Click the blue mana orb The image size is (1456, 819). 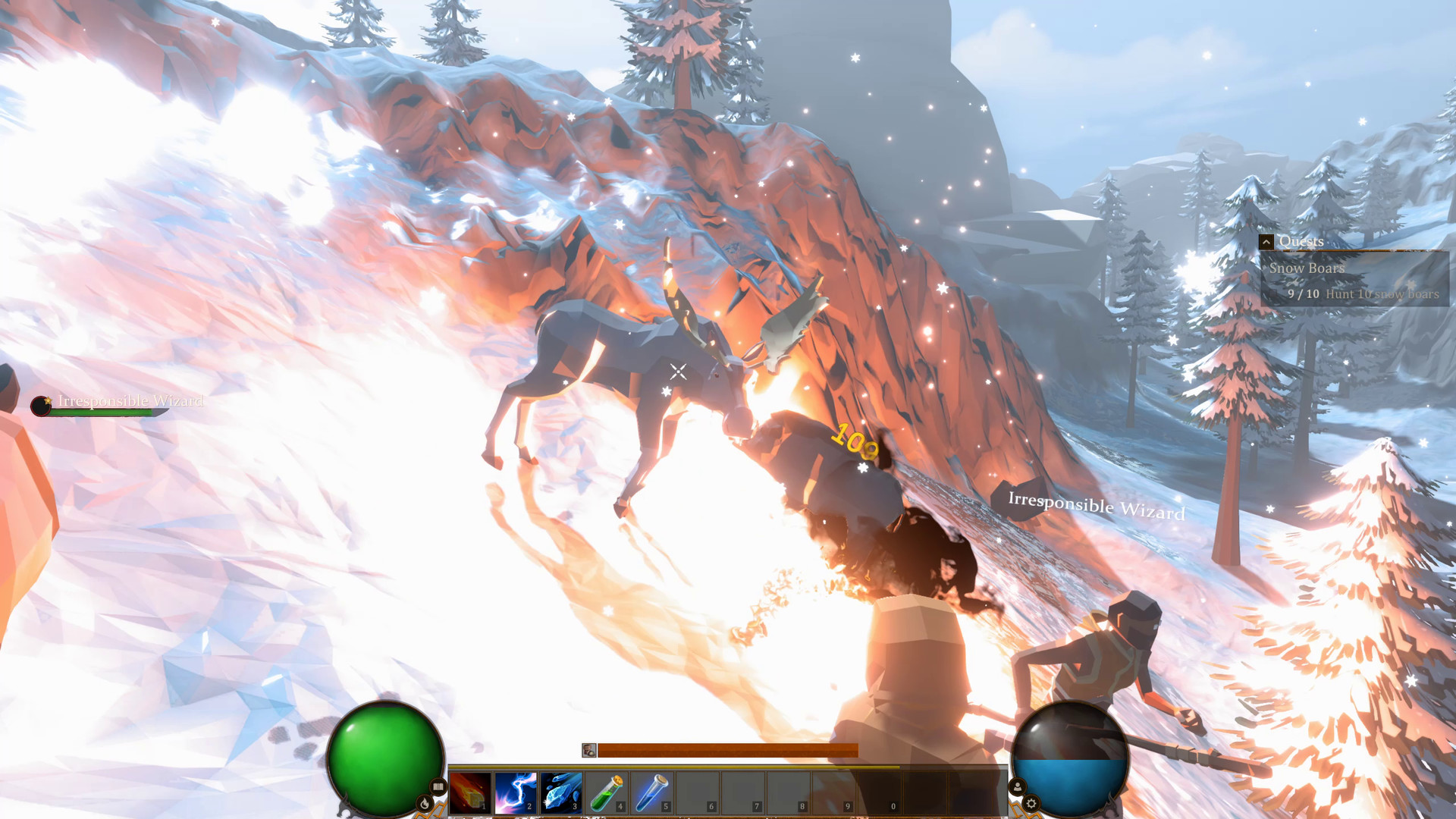(1069, 756)
